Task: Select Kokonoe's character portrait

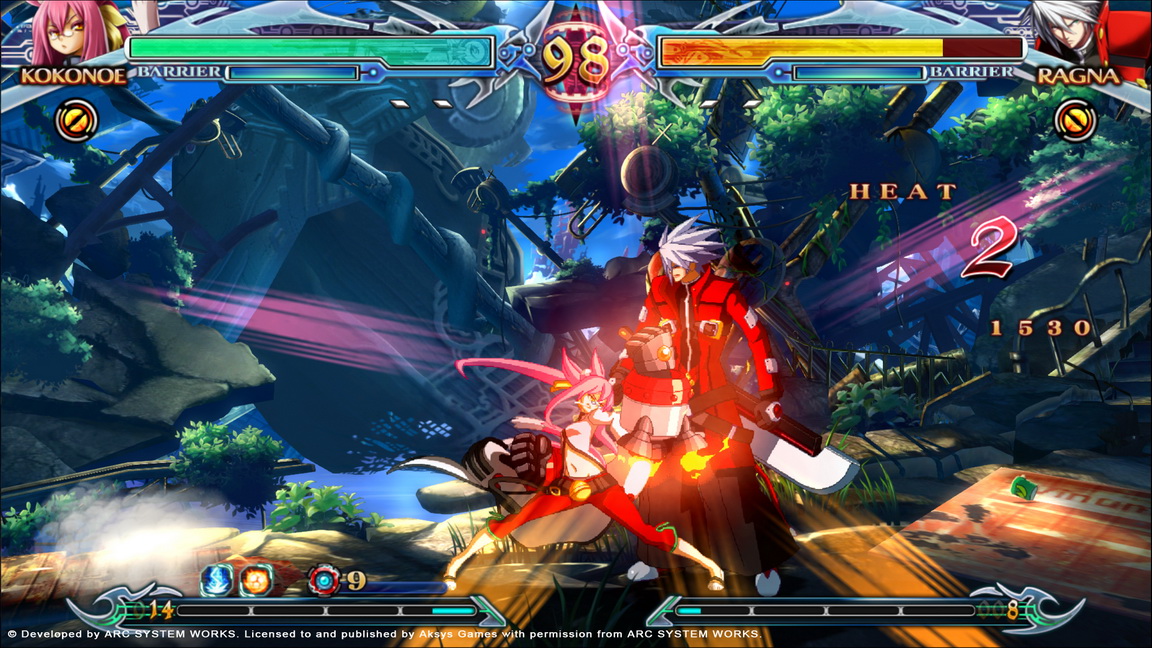Action: pyautogui.click(x=68, y=32)
